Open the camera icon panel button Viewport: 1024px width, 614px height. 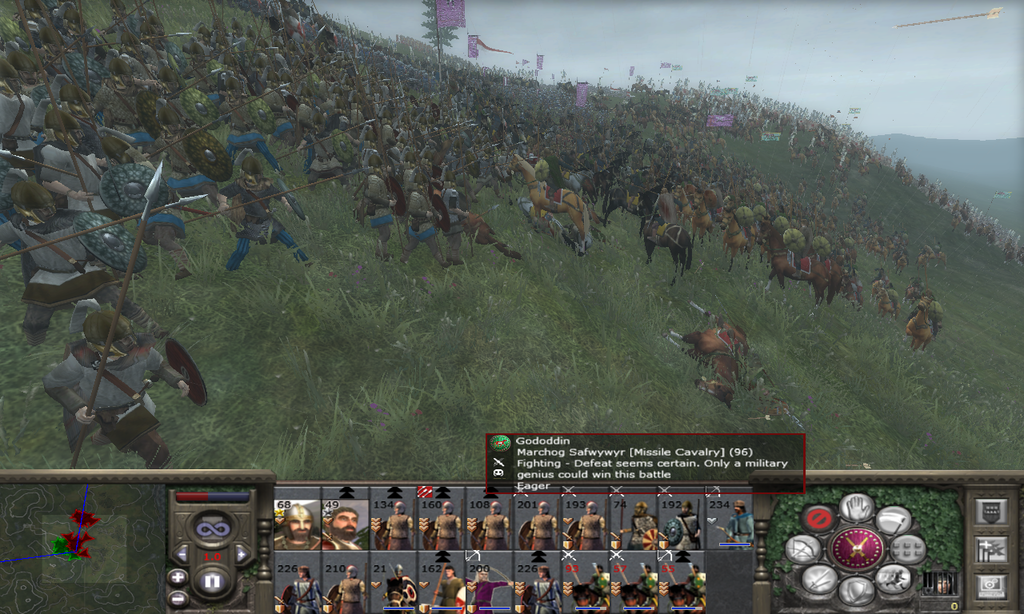pyautogui.click(x=990, y=584)
